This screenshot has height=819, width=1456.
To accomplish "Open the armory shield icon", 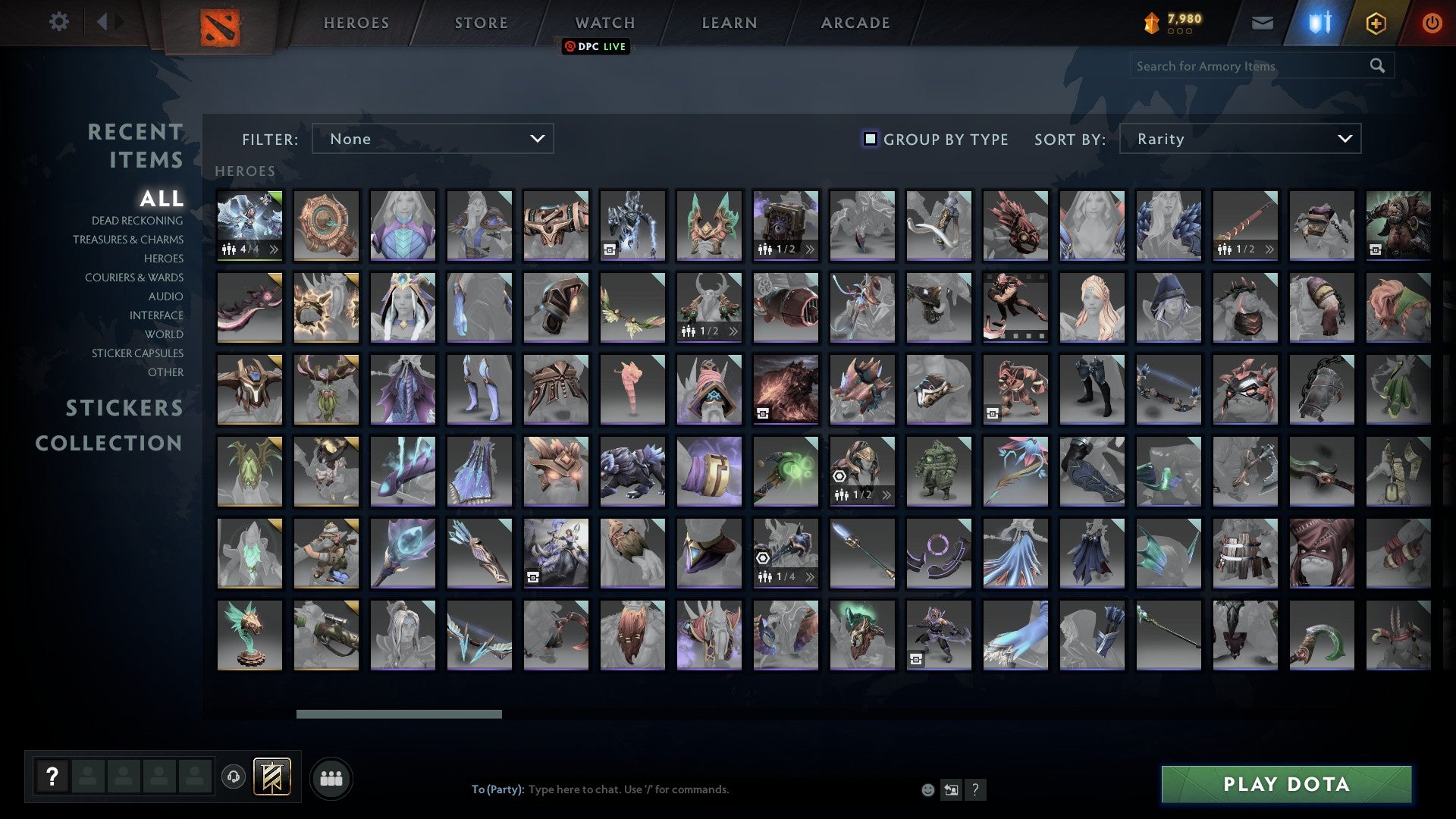I will [x=1319, y=23].
